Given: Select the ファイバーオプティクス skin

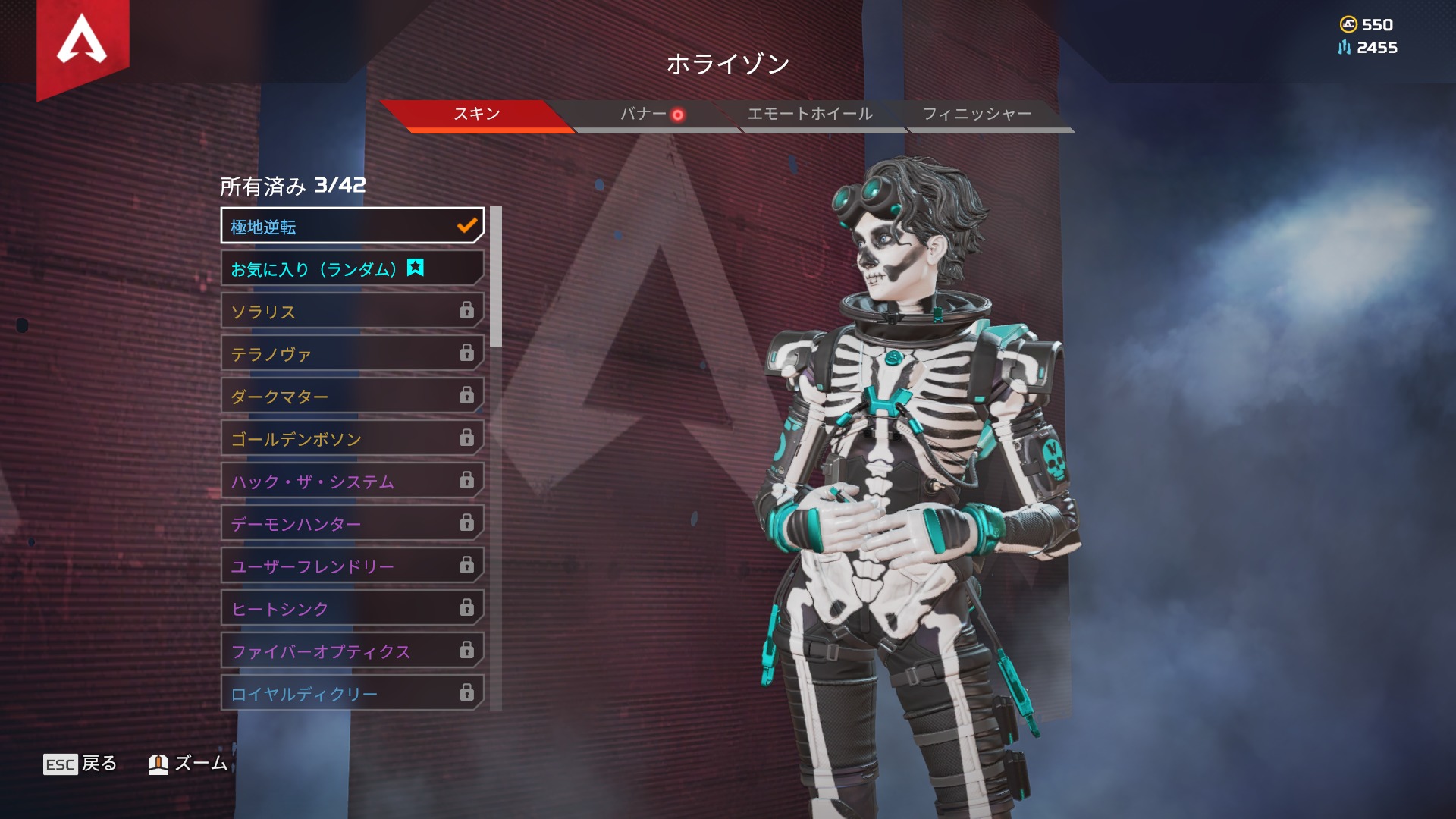Looking at the screenshot, I should tap(352, 651).
